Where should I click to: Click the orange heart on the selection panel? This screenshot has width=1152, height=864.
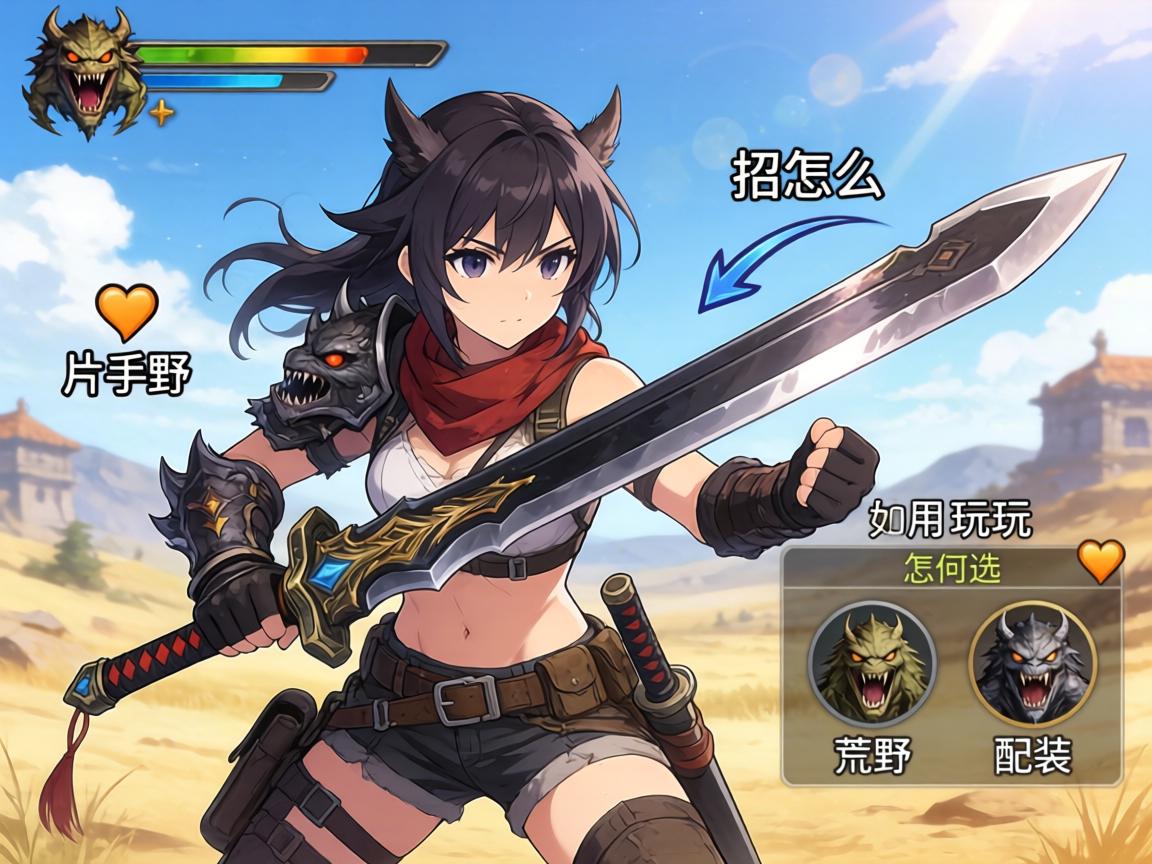pos(1101,561)
